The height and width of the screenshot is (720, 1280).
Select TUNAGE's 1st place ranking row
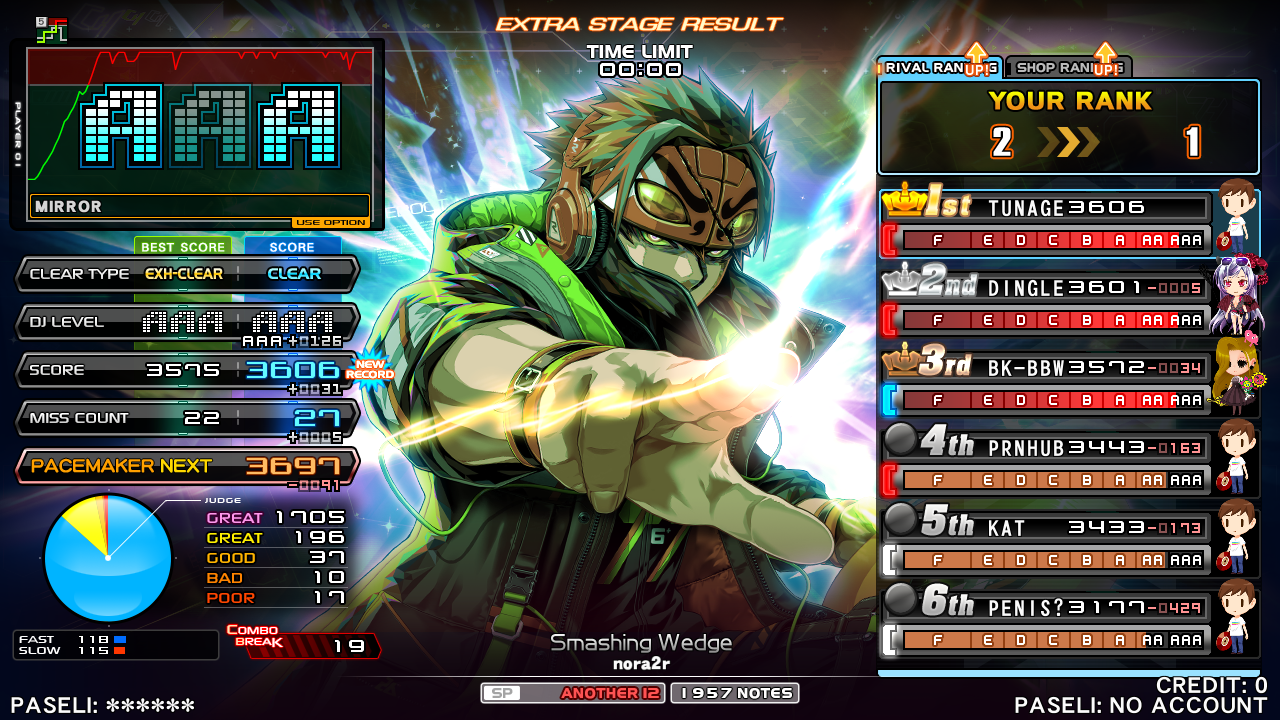(x=1046, y=222)
